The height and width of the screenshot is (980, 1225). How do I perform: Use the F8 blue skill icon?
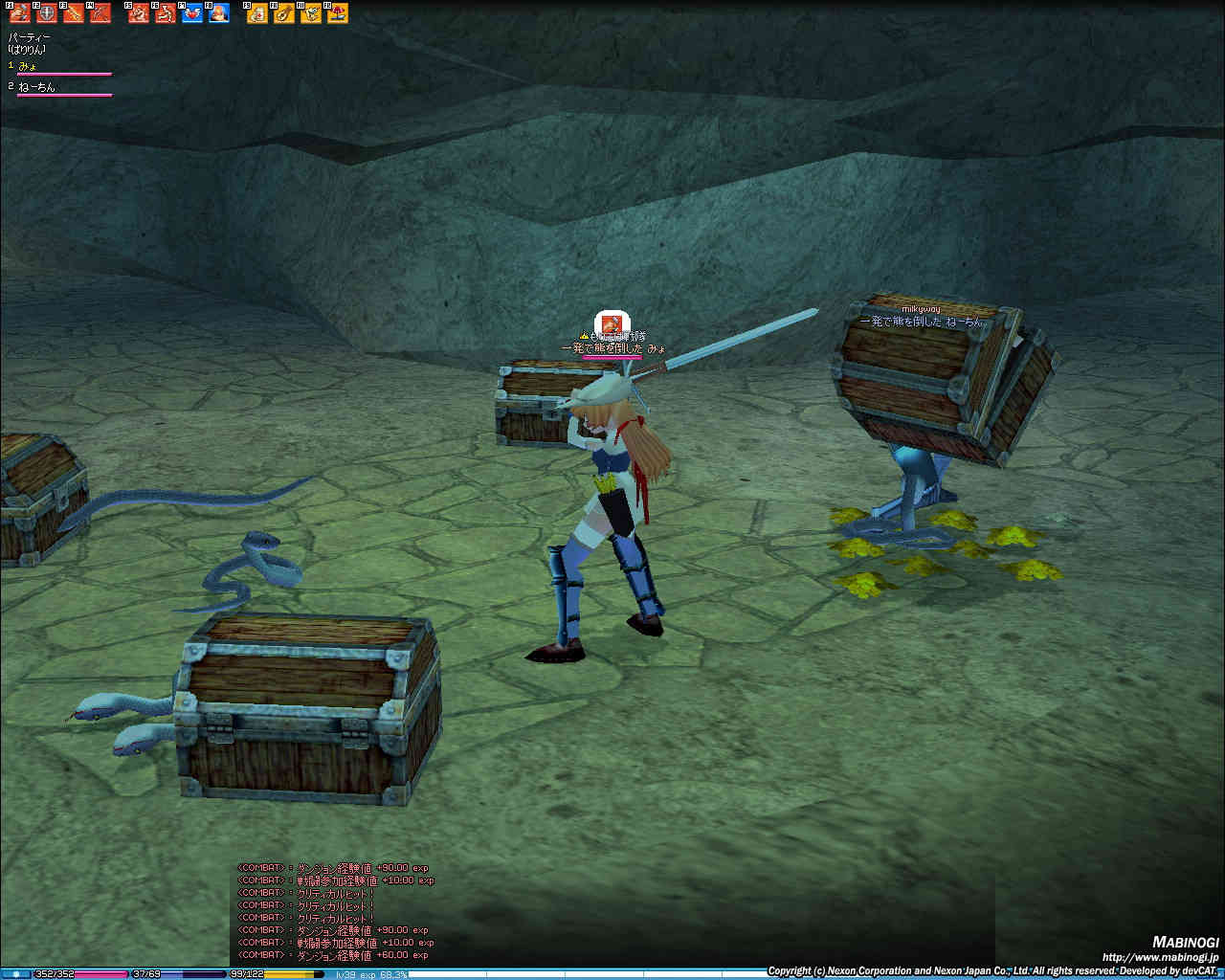(219, 13)
